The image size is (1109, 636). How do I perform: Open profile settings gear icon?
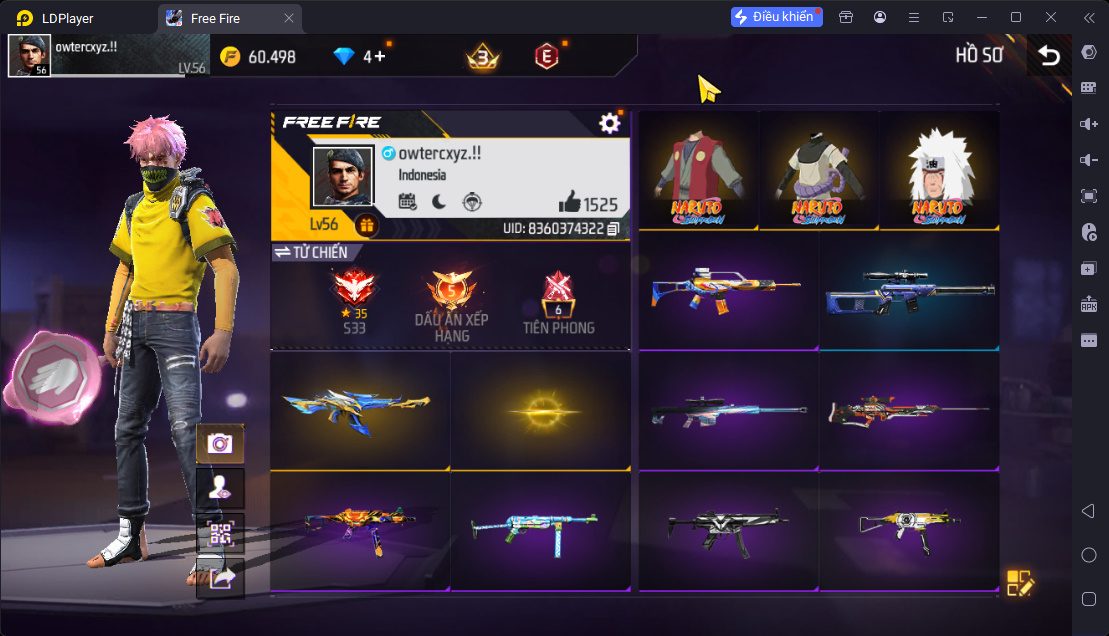609,123
